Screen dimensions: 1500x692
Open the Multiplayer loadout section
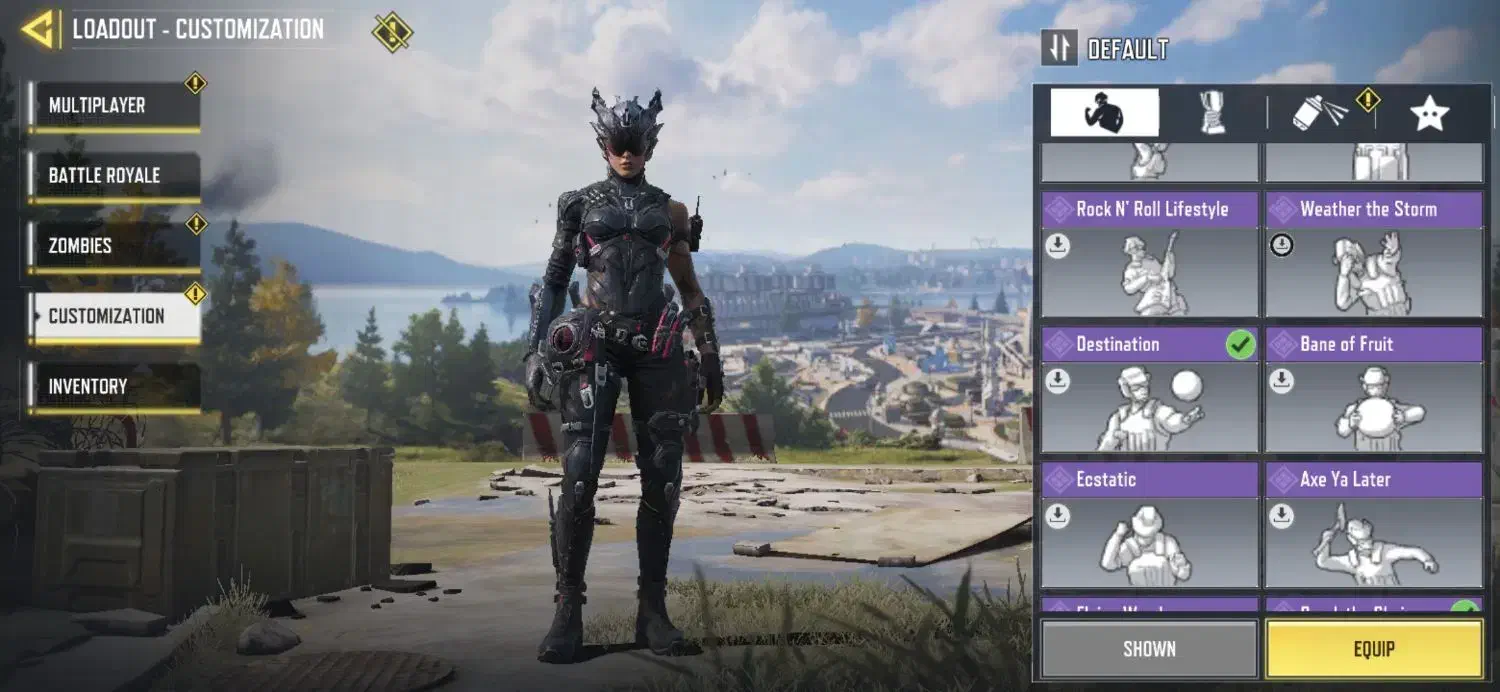click(113, 106)
